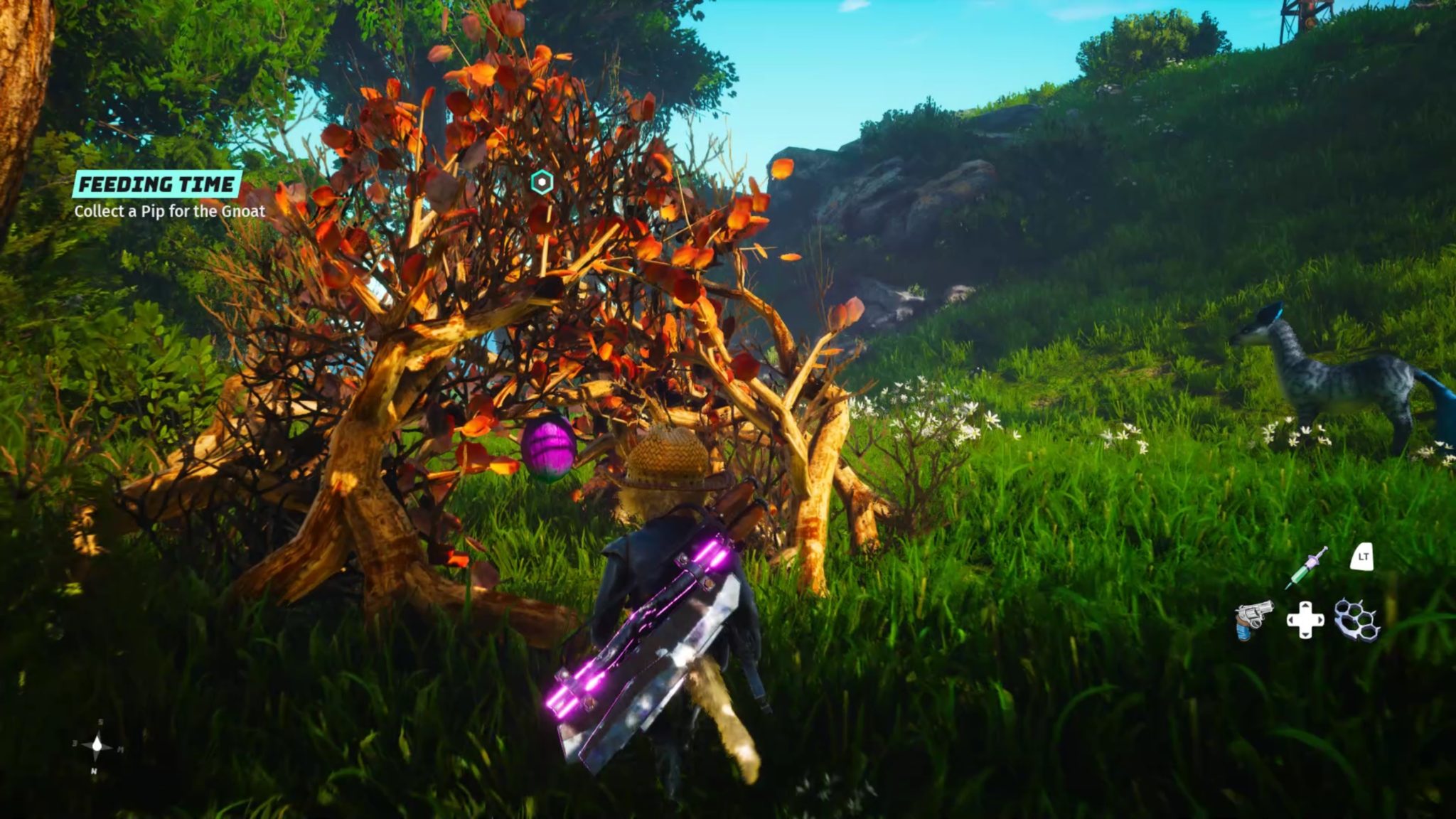Viewport: 1456px width, 819px height.
Task: Click the white compass needle pointer
Action: (97, 744)
